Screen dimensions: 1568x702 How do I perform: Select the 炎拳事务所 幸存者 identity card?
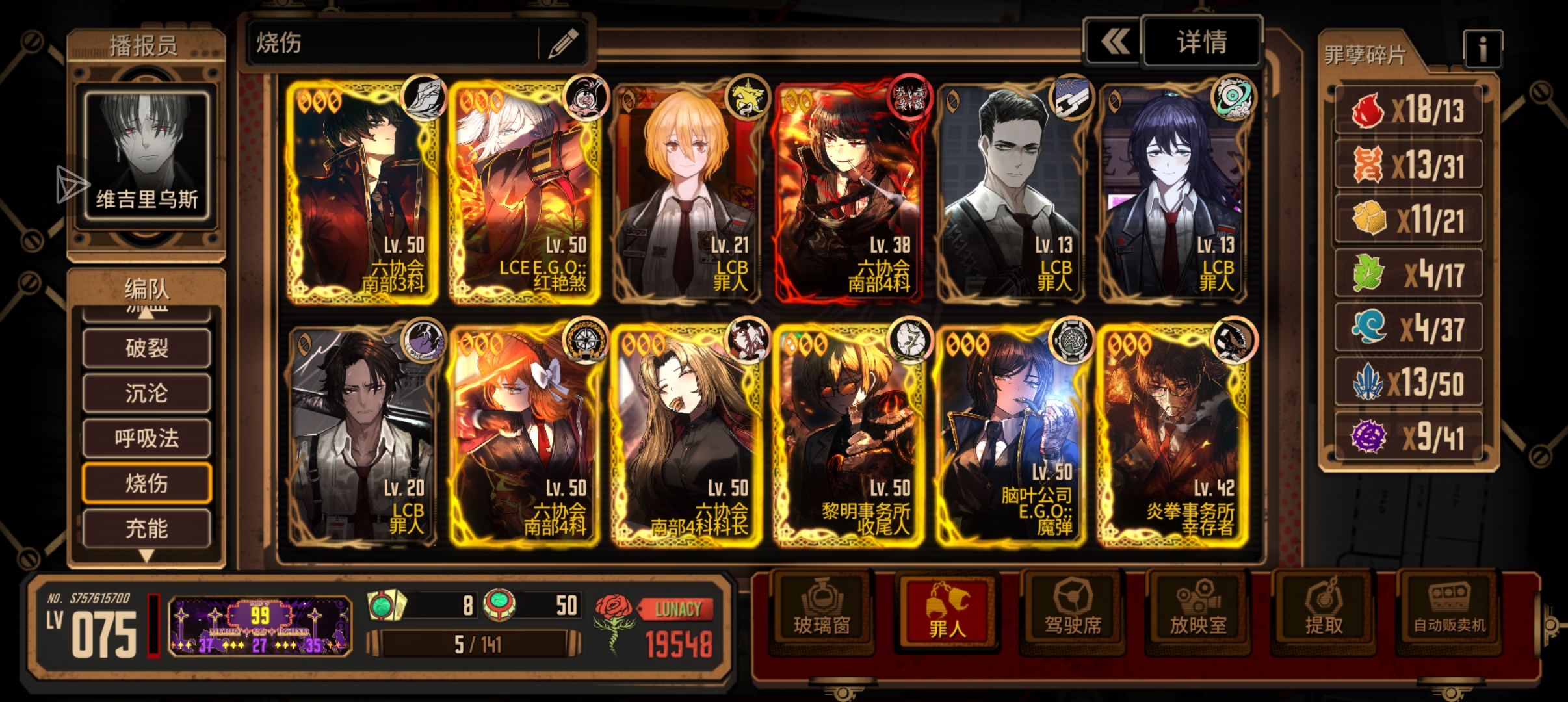1173,434
